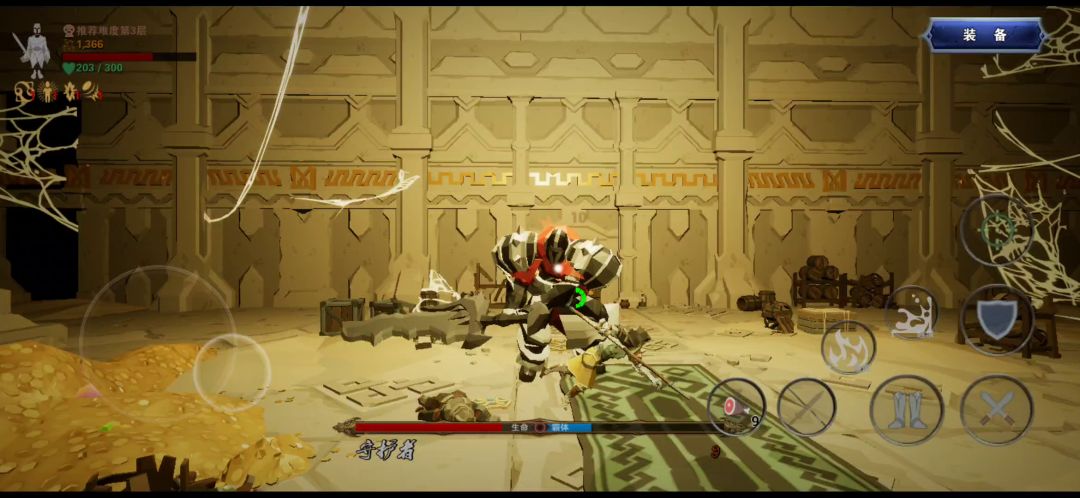Use the crossed spears skill button

pyautogui.click(x=806, y=407)
